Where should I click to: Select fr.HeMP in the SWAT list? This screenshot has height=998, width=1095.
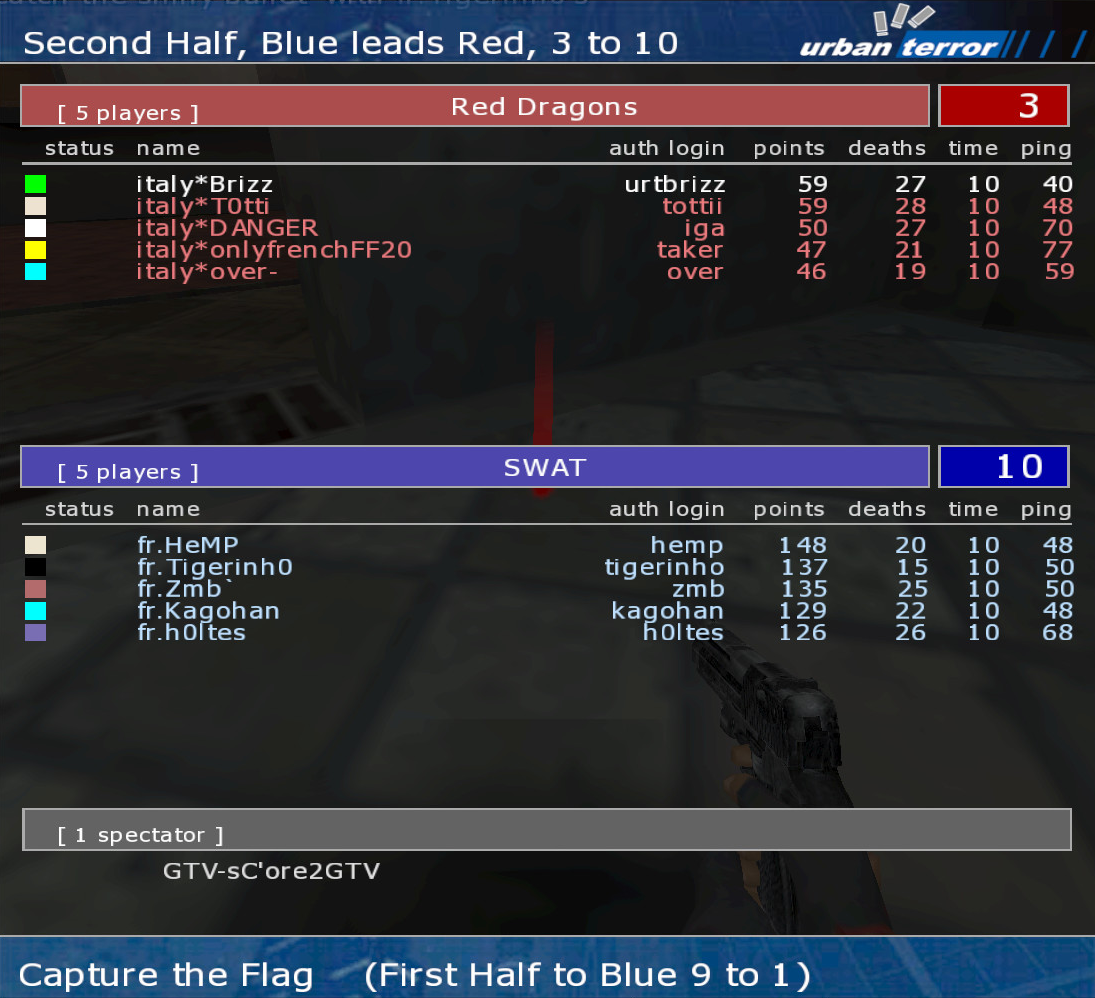point(188,545)
